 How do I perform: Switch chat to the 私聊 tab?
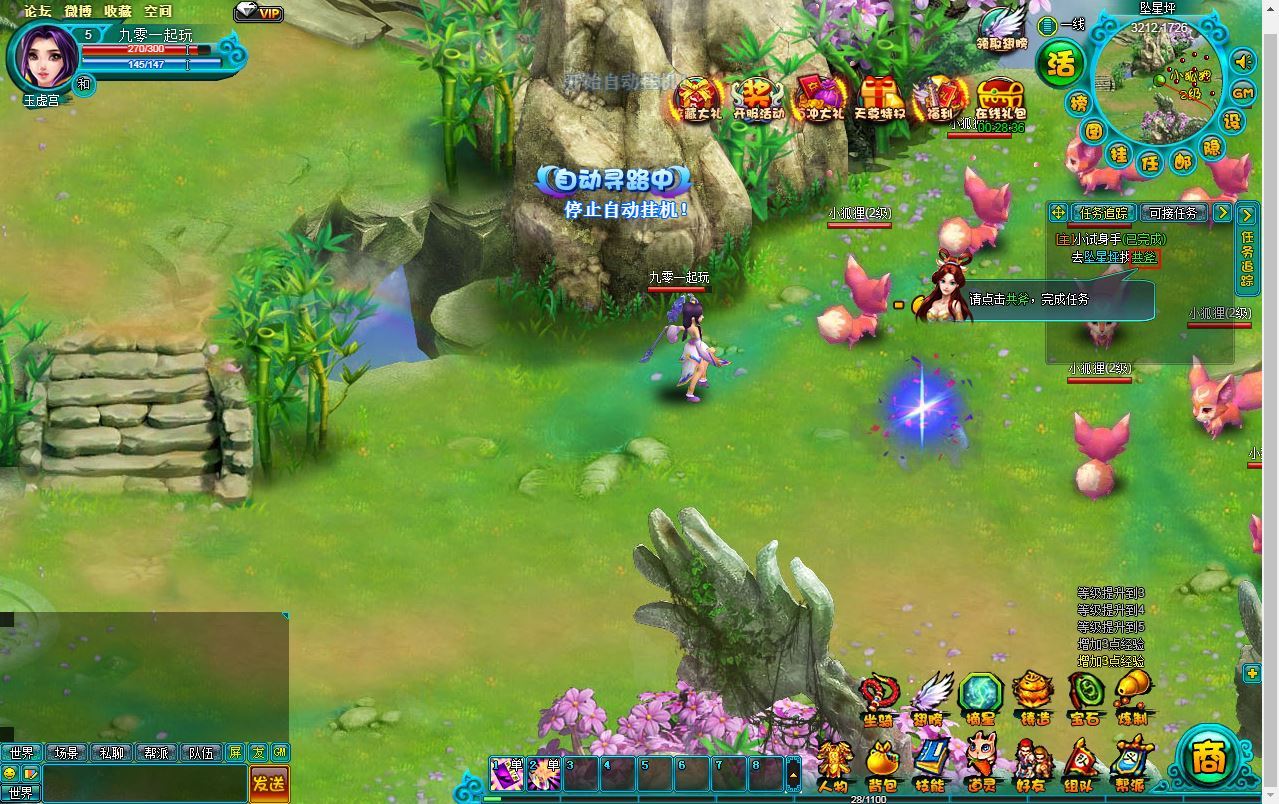click(111, 753)
